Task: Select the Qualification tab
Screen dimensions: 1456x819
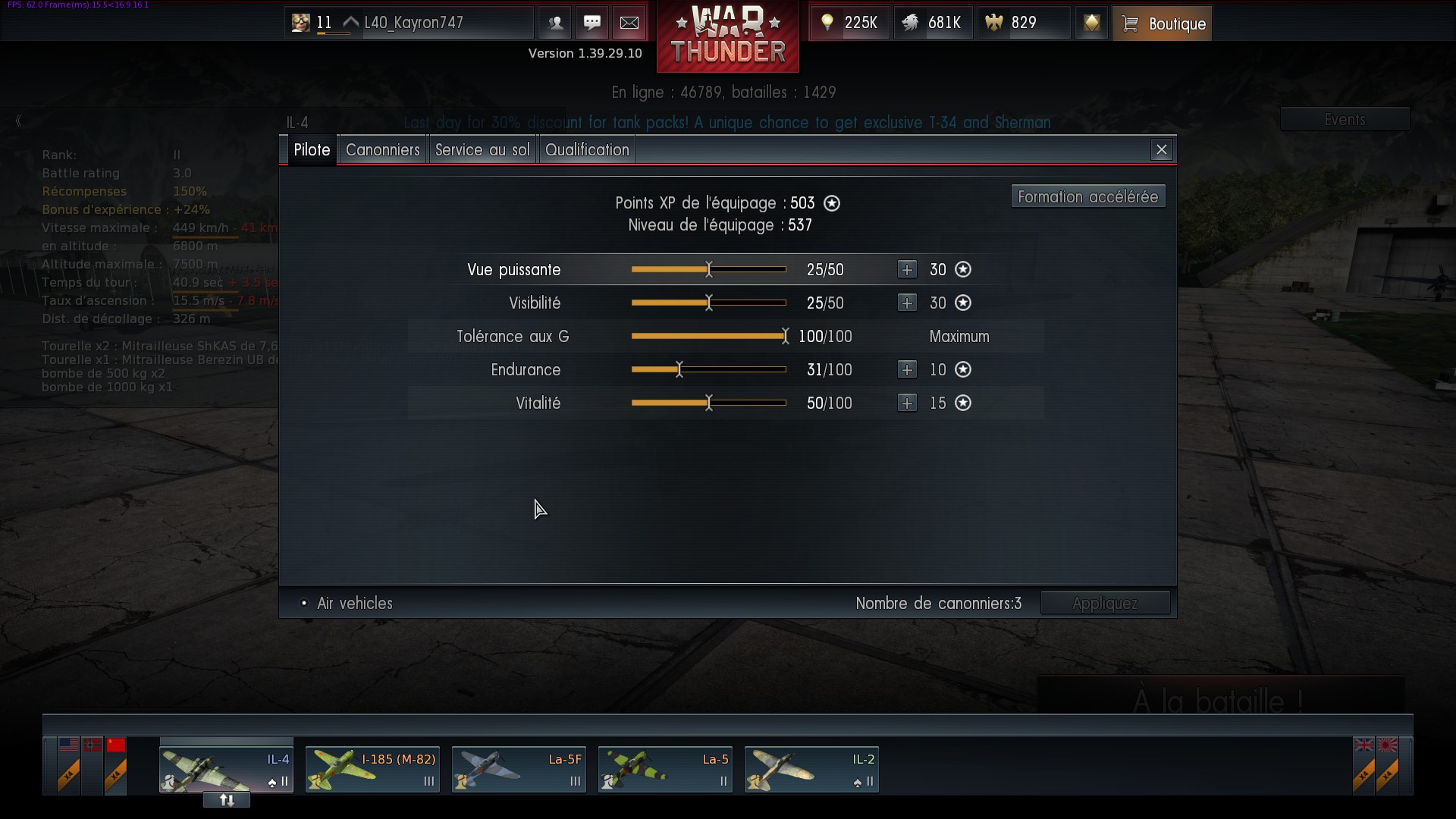Action: [x=587, y=150]
